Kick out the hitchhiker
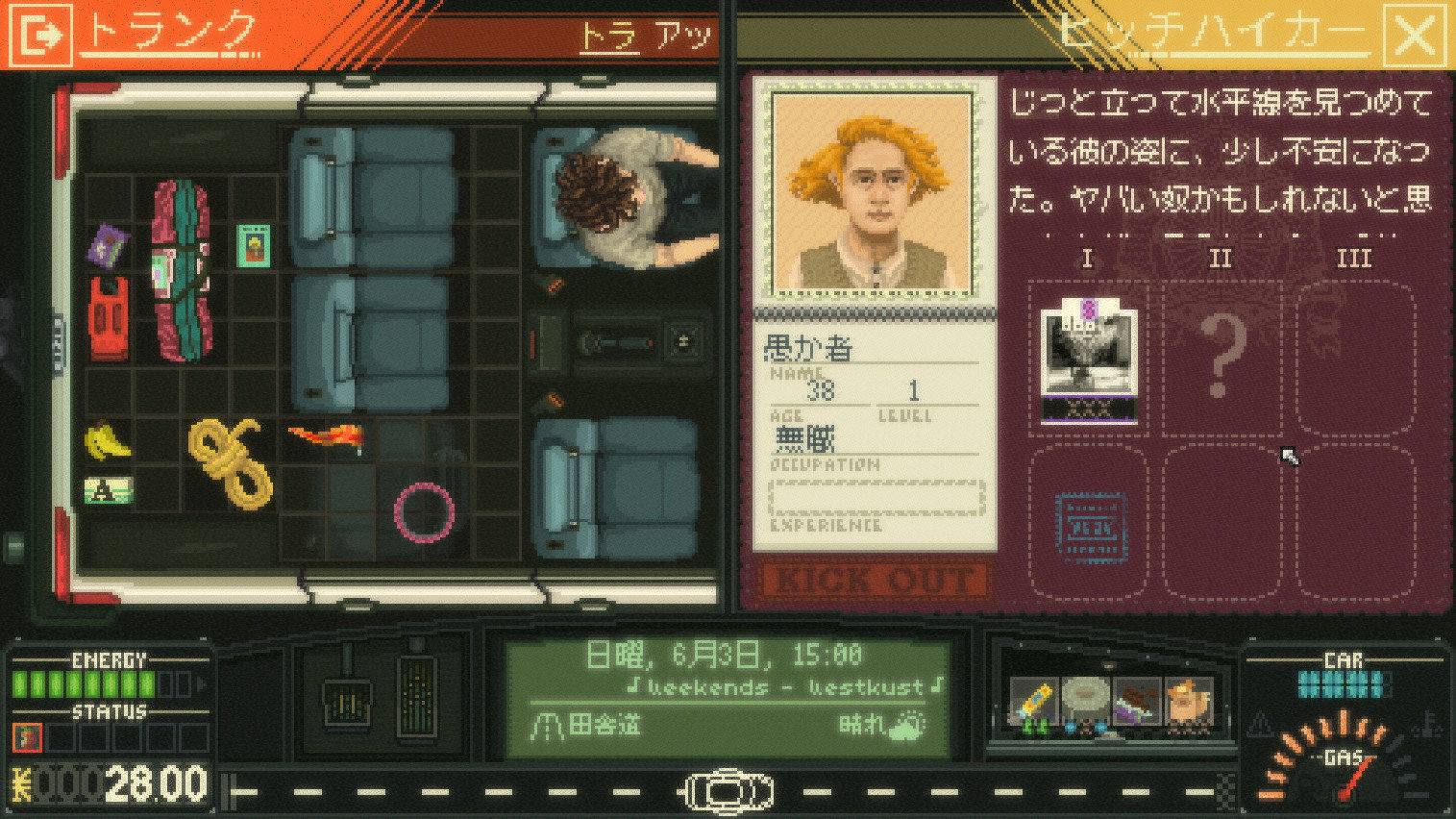This screenshot has width=1456, height=819. point(874,580)
